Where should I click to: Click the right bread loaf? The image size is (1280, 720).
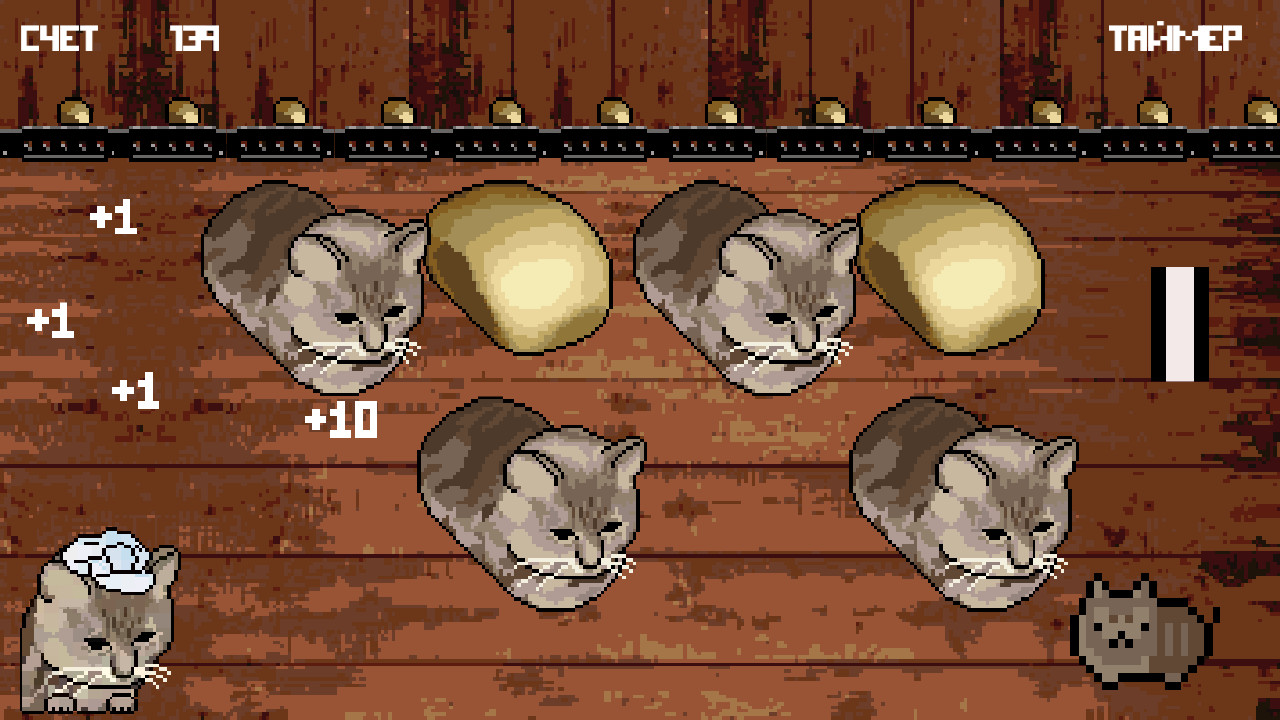(950, 270)
